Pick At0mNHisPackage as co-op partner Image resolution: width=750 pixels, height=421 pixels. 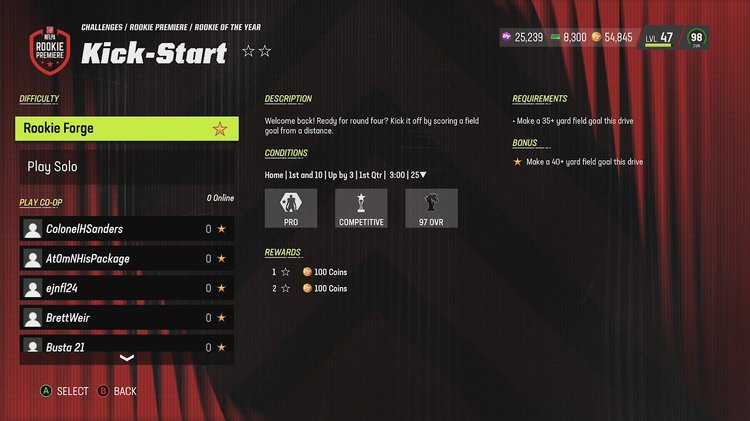[x=127, y=259]
